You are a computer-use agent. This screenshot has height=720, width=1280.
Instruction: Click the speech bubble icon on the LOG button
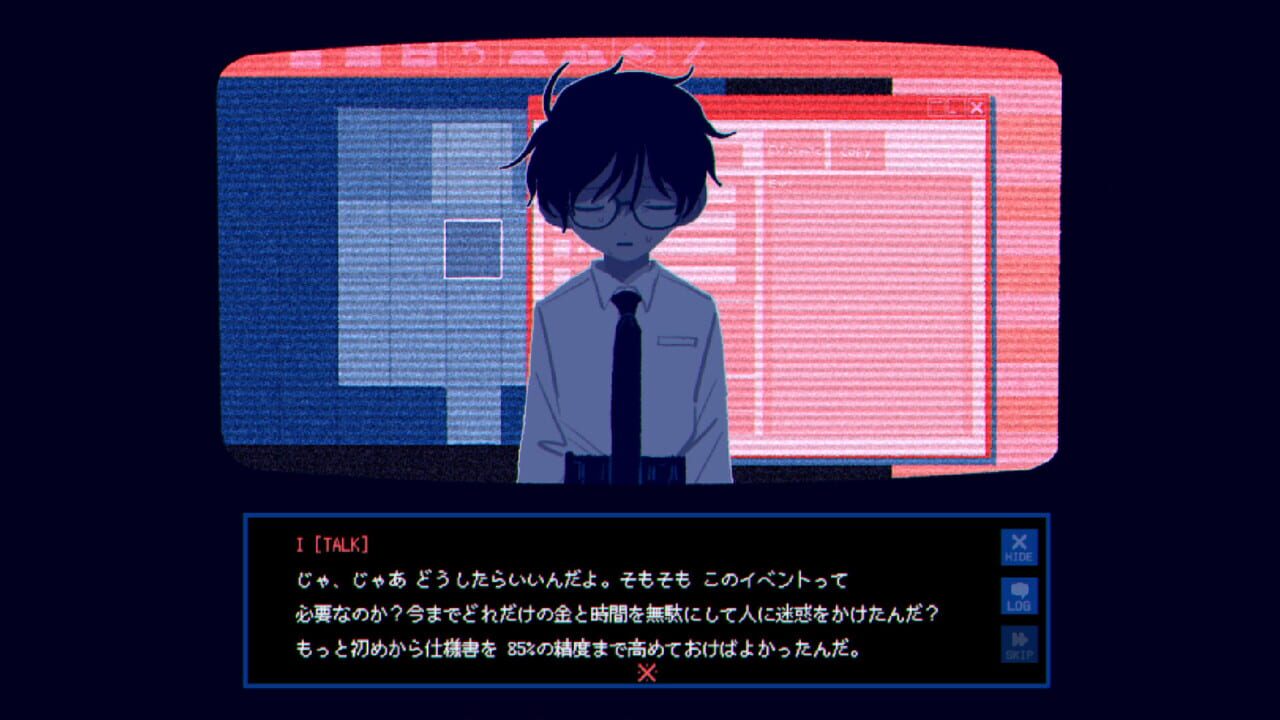1017,589
